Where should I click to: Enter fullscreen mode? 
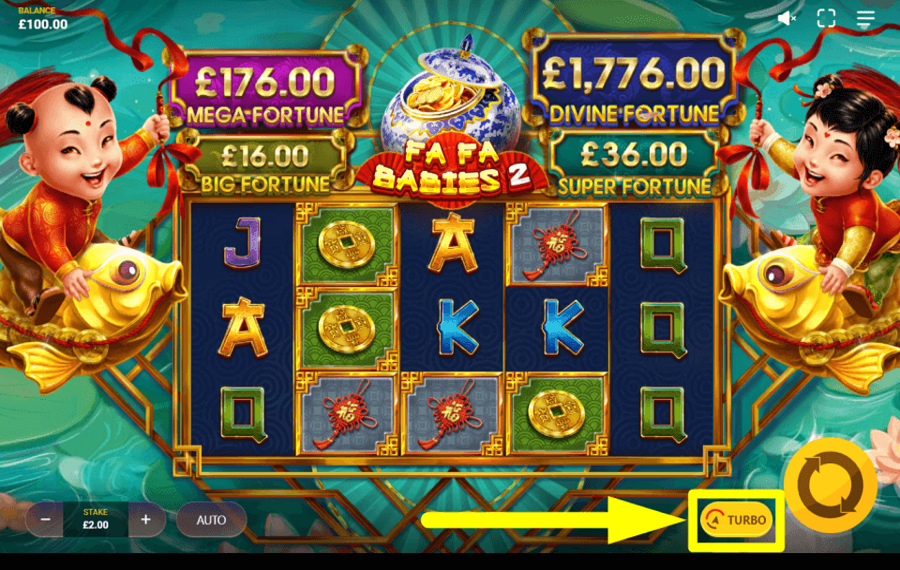coord(826,18)
